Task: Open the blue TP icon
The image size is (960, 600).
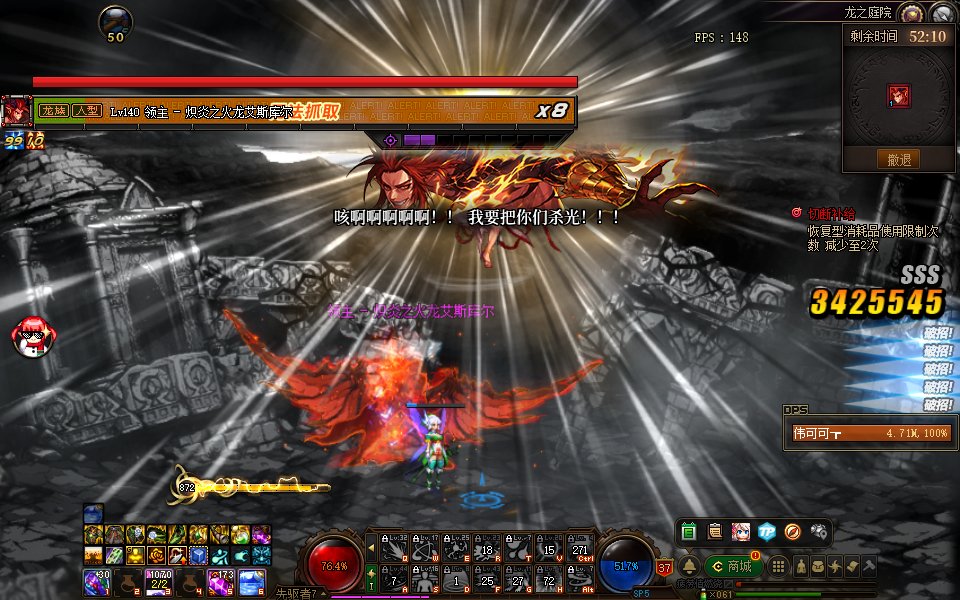Action: pos(767,532)
